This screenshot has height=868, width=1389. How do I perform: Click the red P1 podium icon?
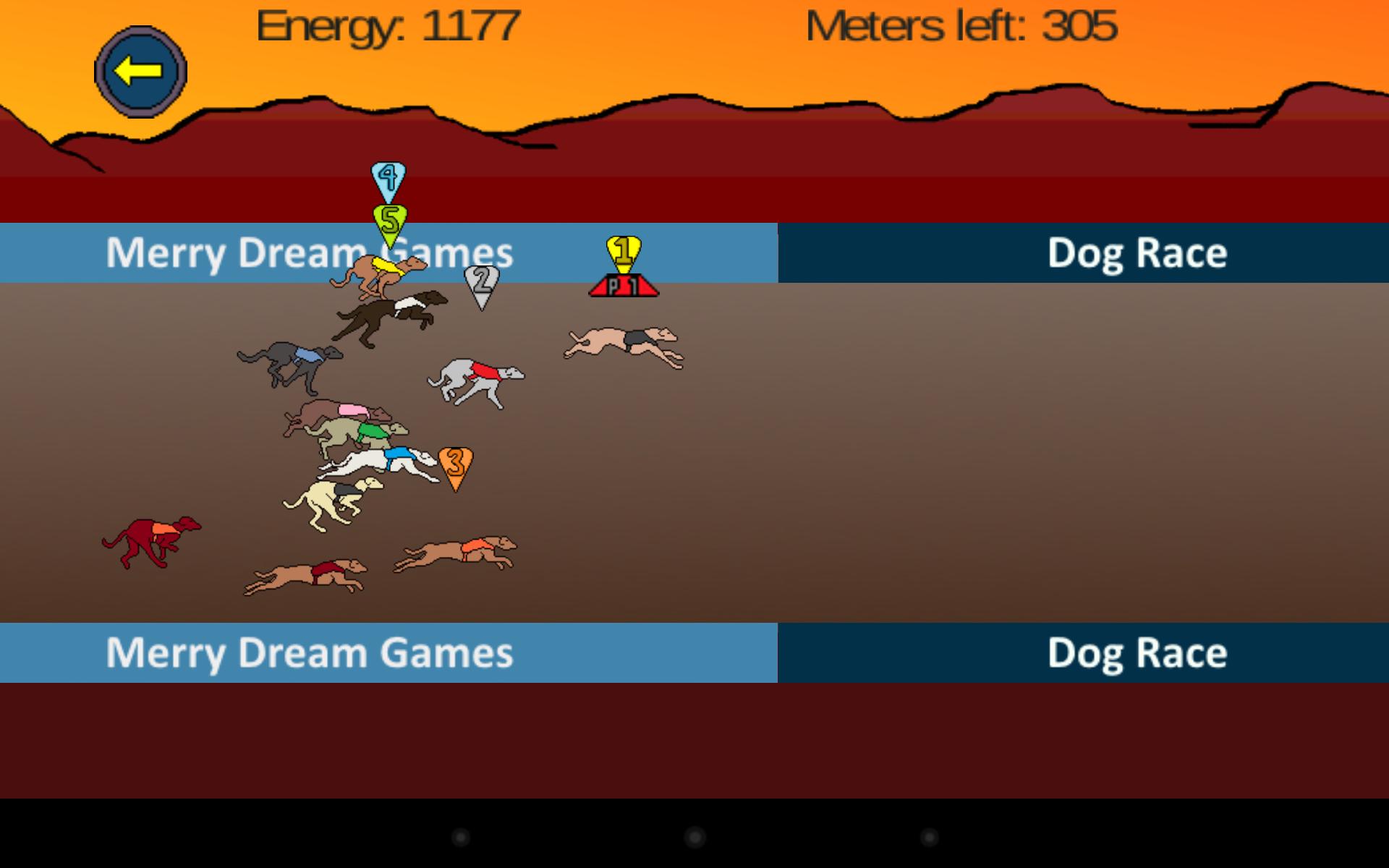(x=623, y=284)
